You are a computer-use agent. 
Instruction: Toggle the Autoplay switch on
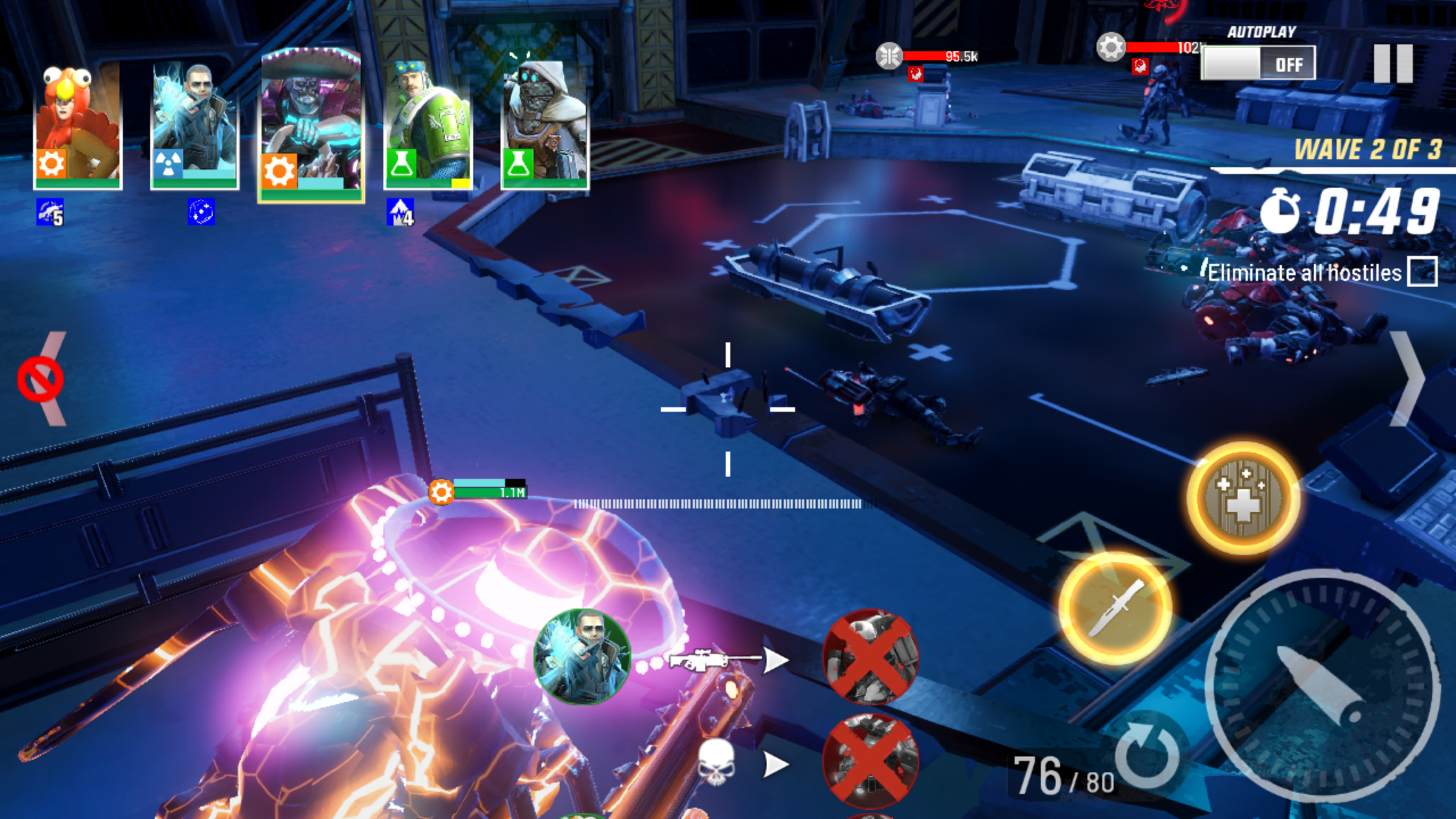point(1258,64)
